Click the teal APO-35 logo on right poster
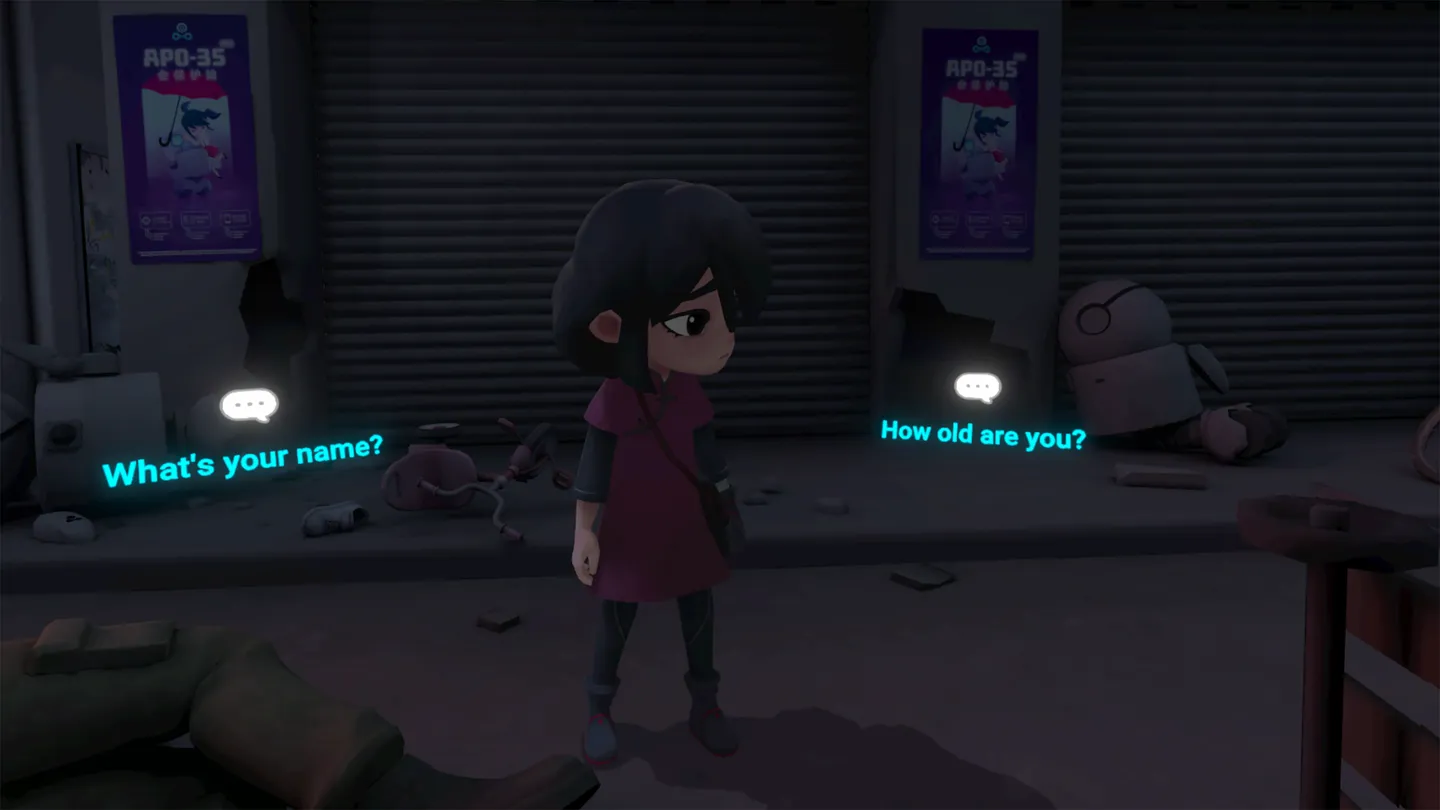1440x810 pixels. point(980,45)
